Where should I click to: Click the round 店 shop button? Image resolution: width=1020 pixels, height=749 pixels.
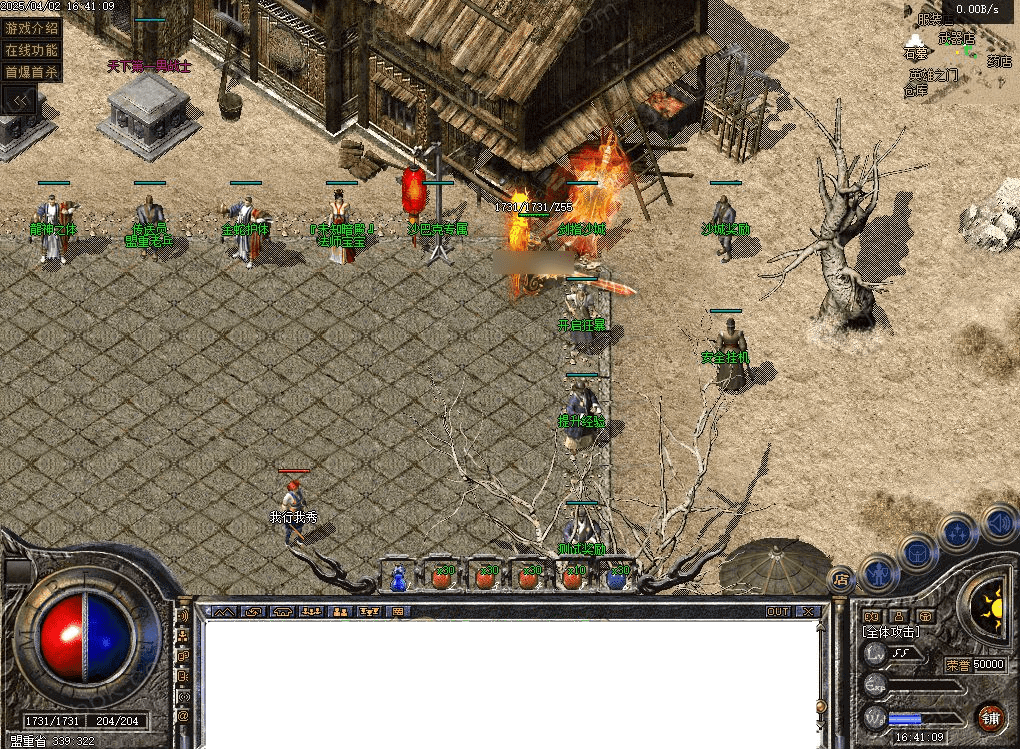pos(842,578)
